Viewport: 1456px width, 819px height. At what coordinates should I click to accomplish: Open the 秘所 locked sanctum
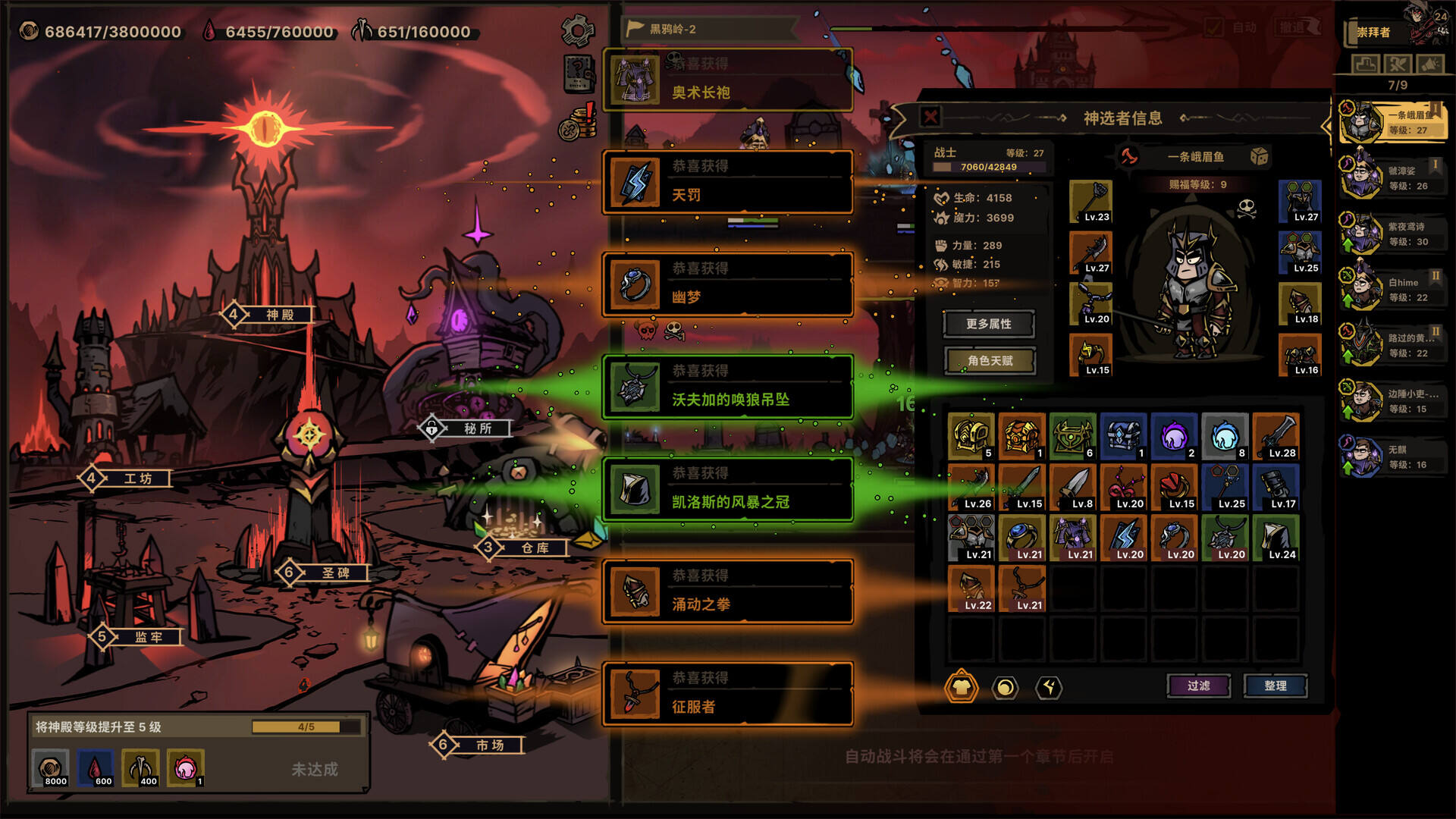point(476,428)
